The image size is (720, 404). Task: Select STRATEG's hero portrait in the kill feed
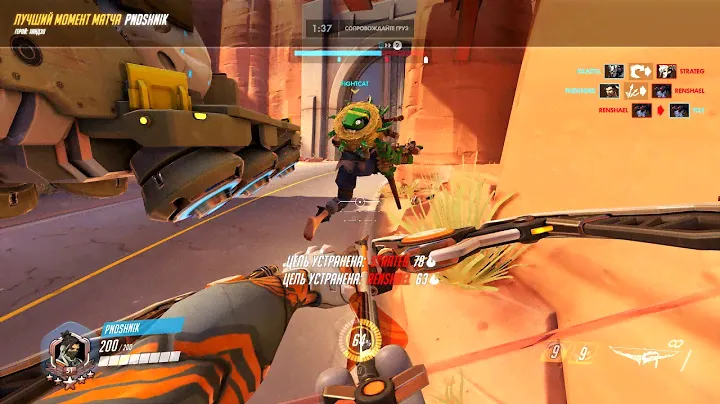pos(666,71)
